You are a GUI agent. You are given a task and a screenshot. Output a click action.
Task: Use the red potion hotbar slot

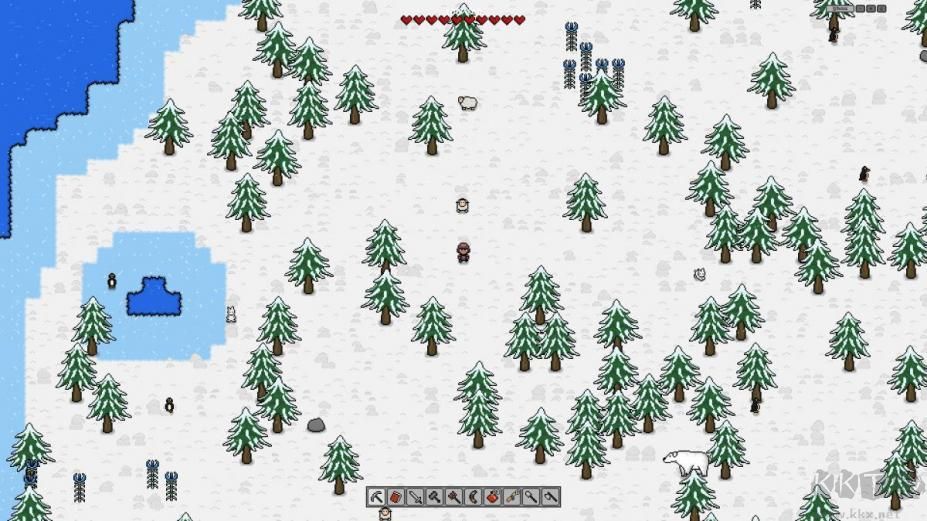point(492,497)
